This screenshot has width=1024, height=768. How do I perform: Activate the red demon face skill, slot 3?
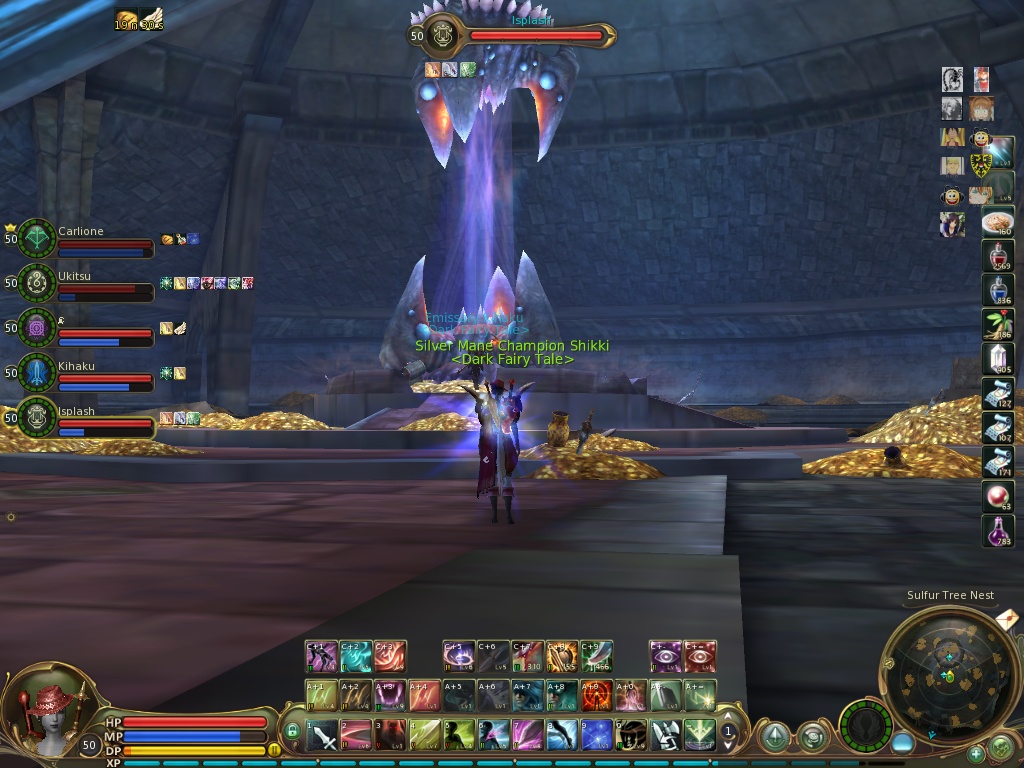tap(390, 736)
